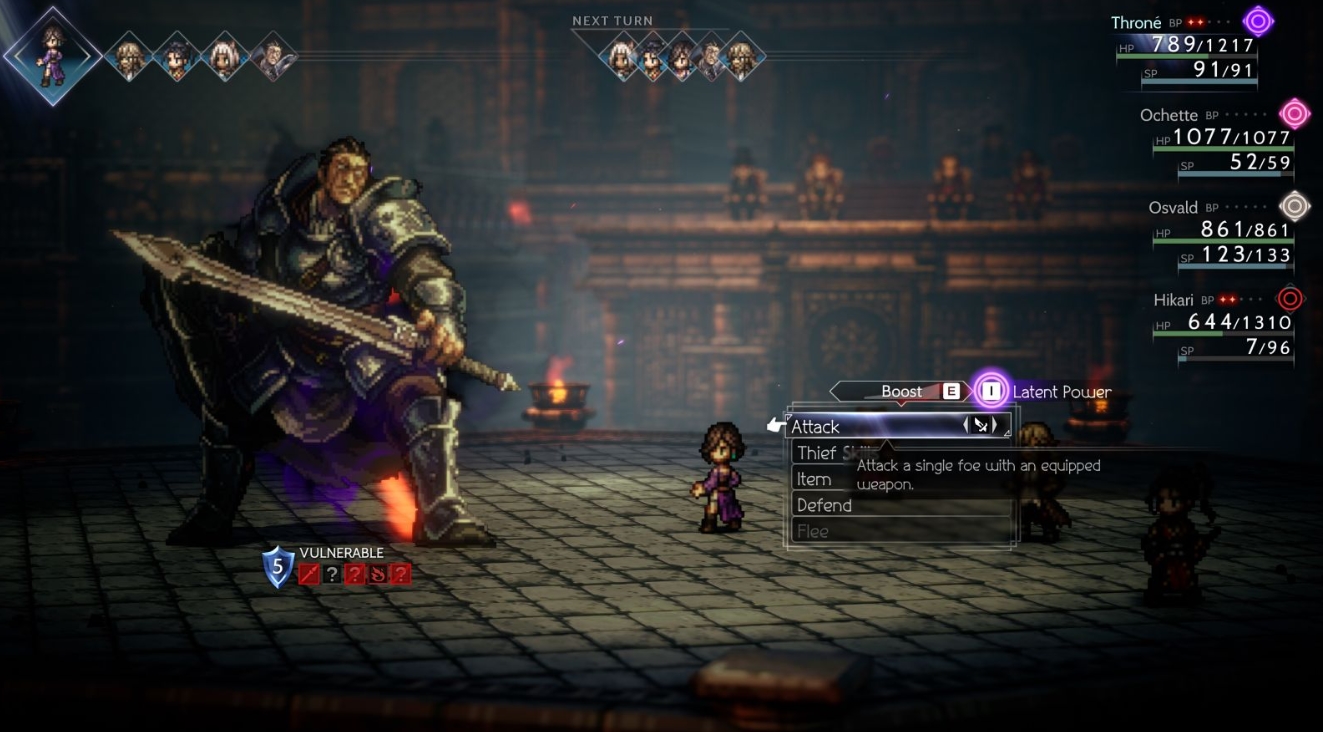Select Item from the battle menu
The height and width of the screenshot is (732, 1323).
click(815, 479)
